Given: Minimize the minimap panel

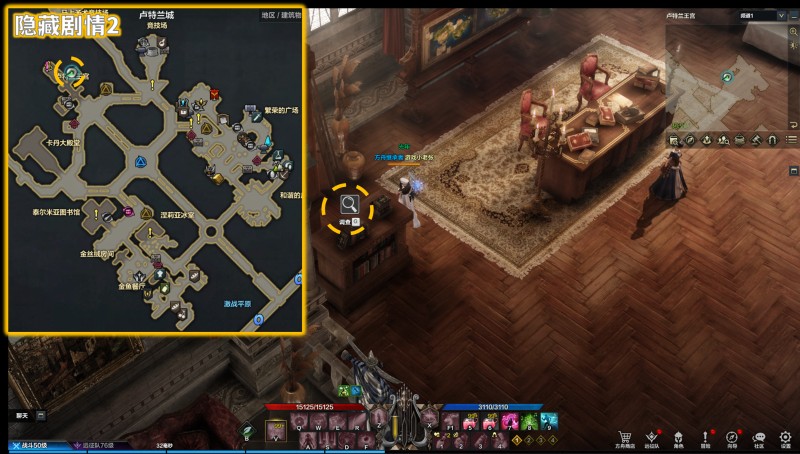Looking at the screenshot, I should 792,16.
